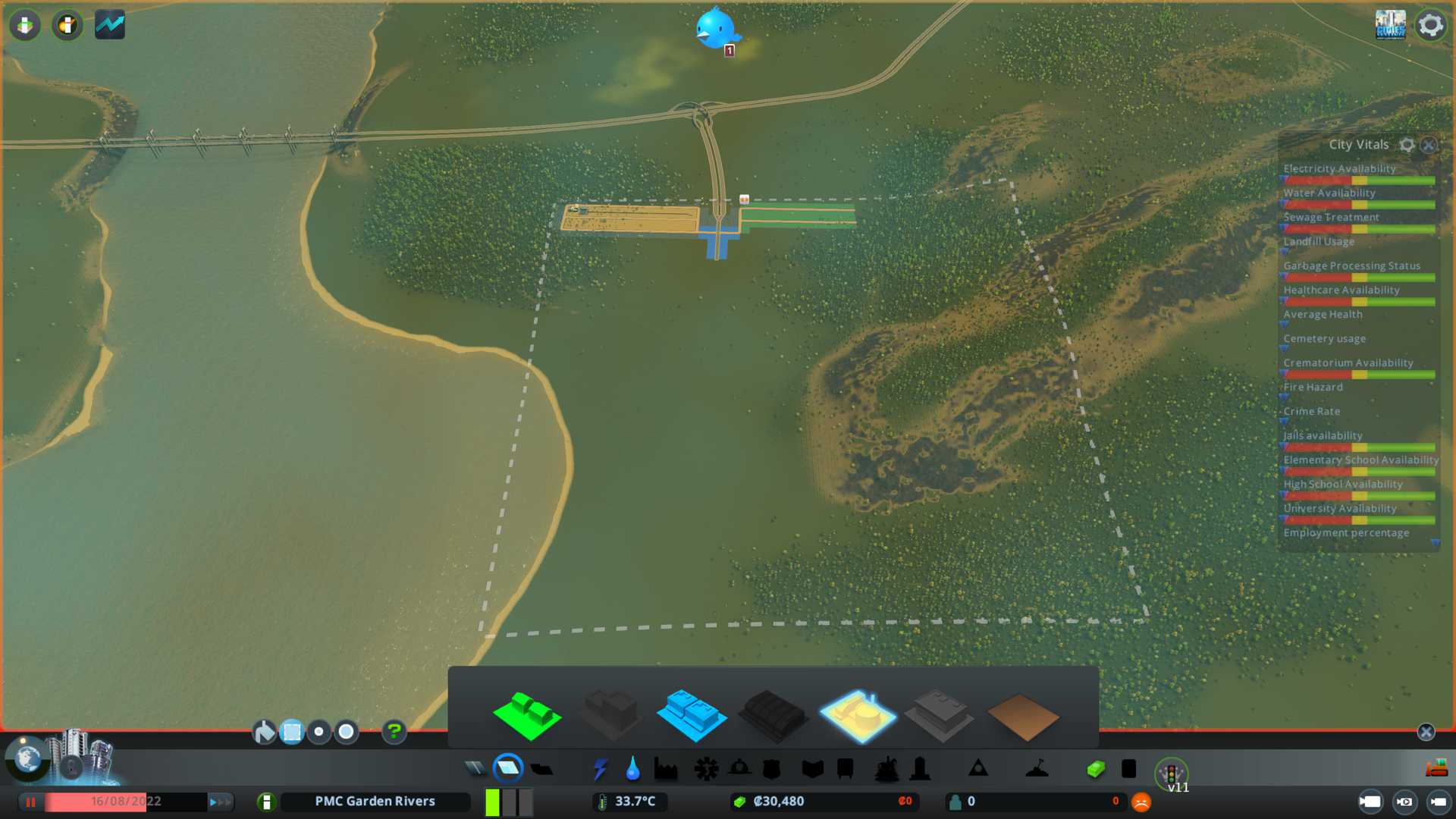Viewport: 1456px width, 819px height.
Task: Activate the fill zoning tool
Action: pos(264,732)
